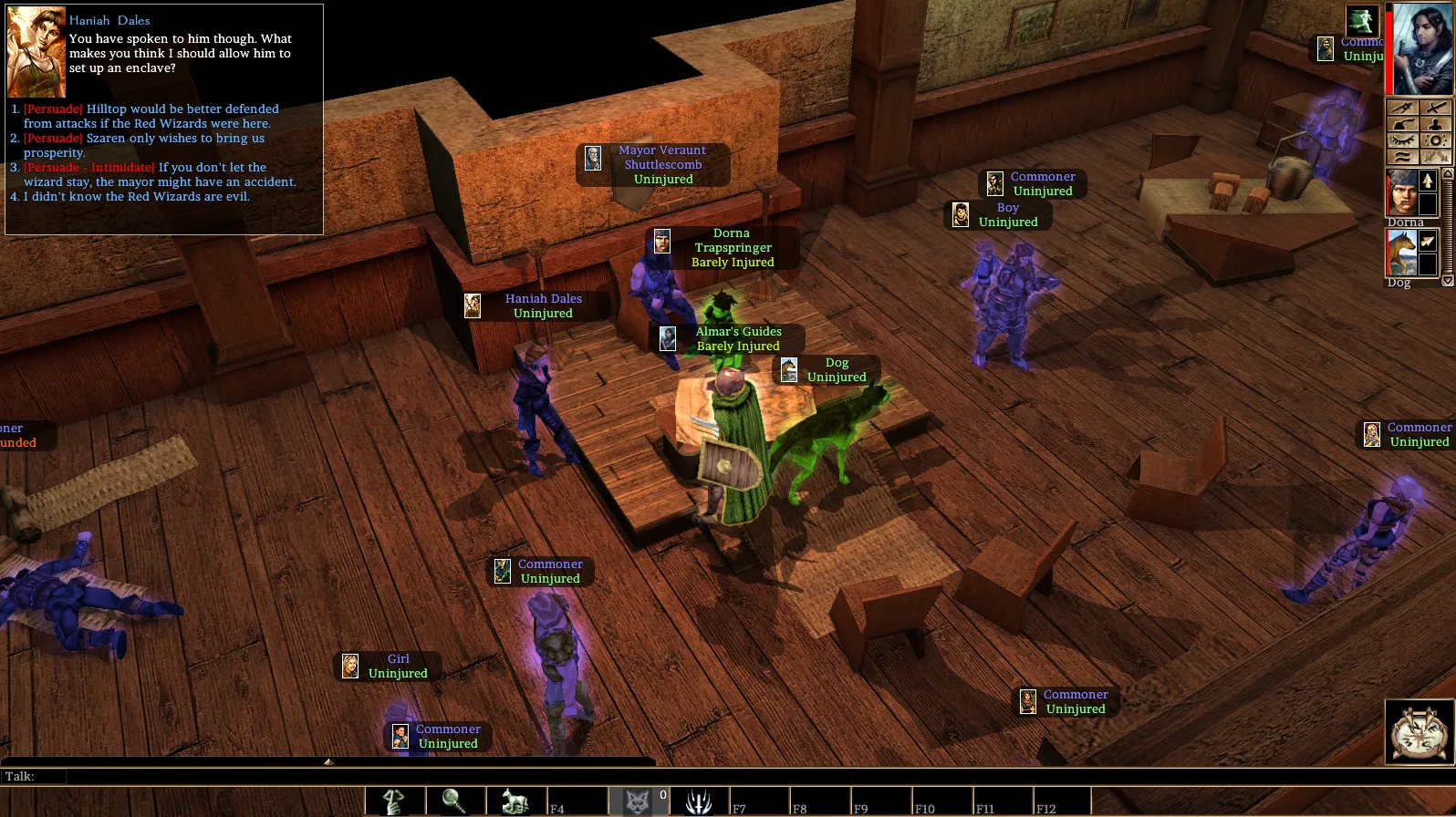Answer that you didn't know Red Wizards are evil

click(136, 197)
